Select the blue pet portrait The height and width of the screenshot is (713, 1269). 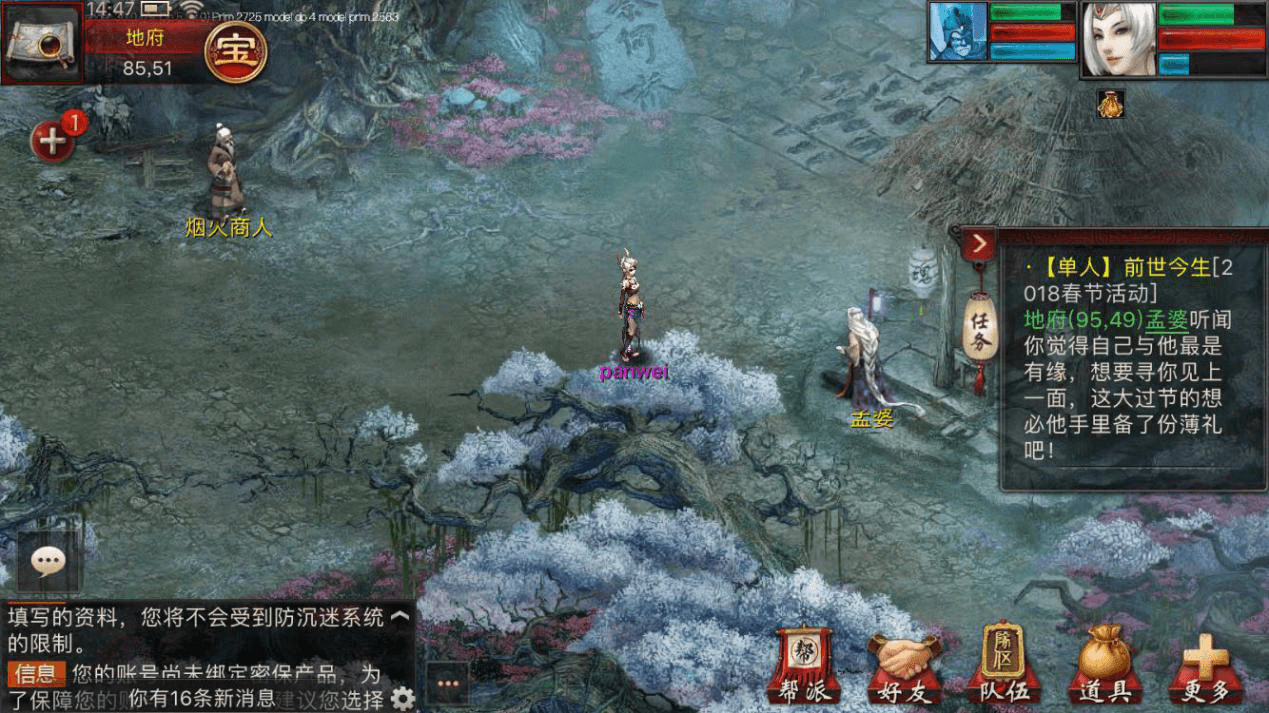(x=958, y=32)
